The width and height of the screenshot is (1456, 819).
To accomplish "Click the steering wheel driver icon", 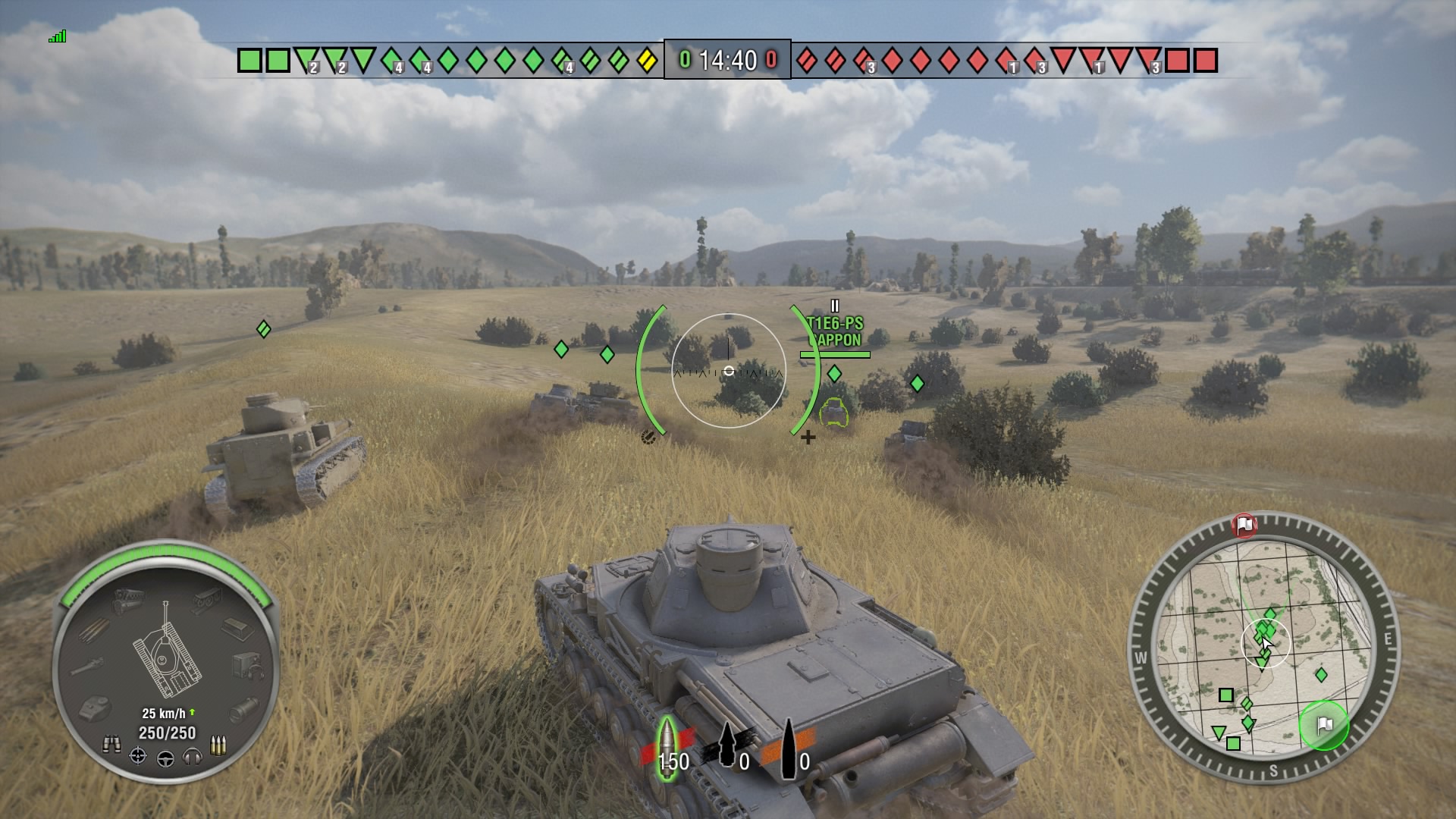I will [x=166, y=759].
